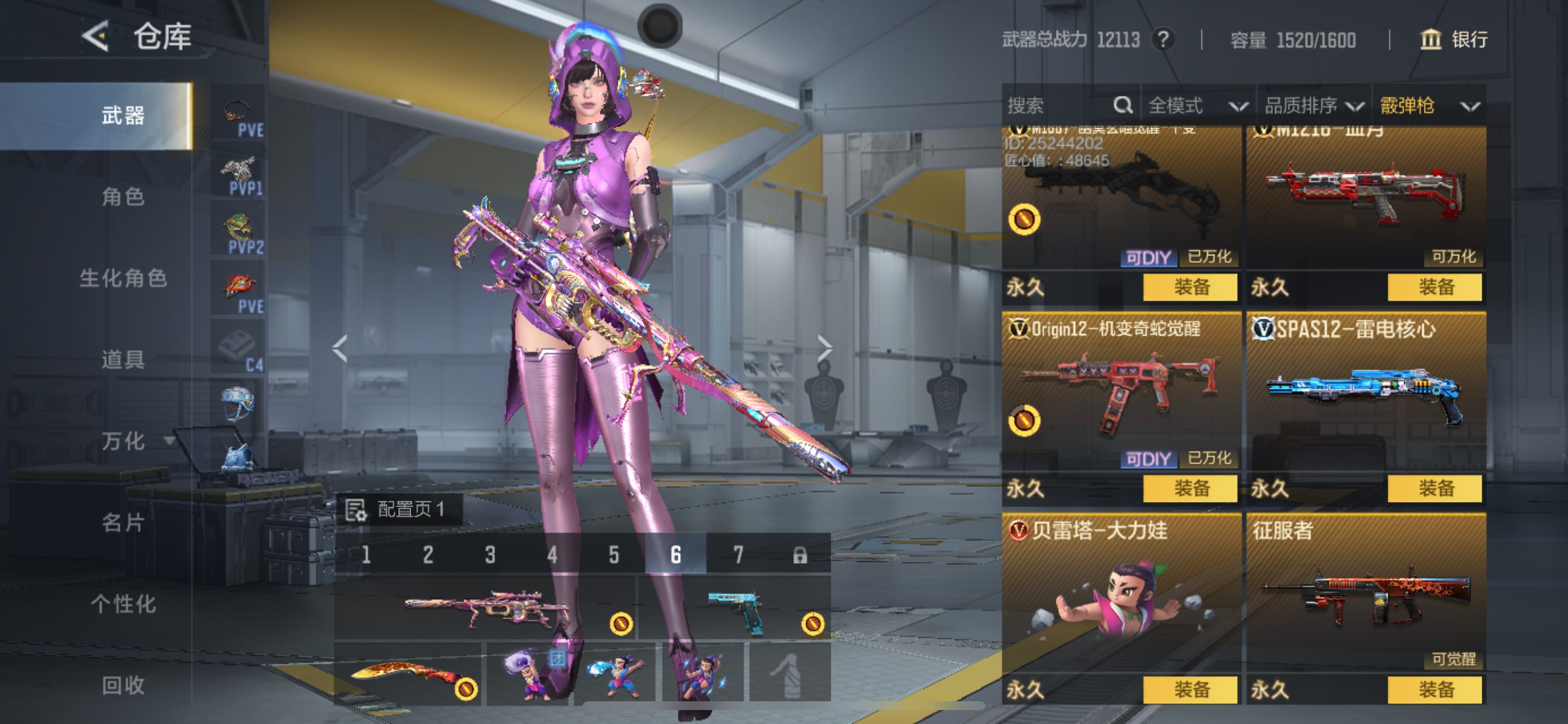Select the 道具 items tab
1568x724 pixels.
pyautogui.click(x=123, y=360)
